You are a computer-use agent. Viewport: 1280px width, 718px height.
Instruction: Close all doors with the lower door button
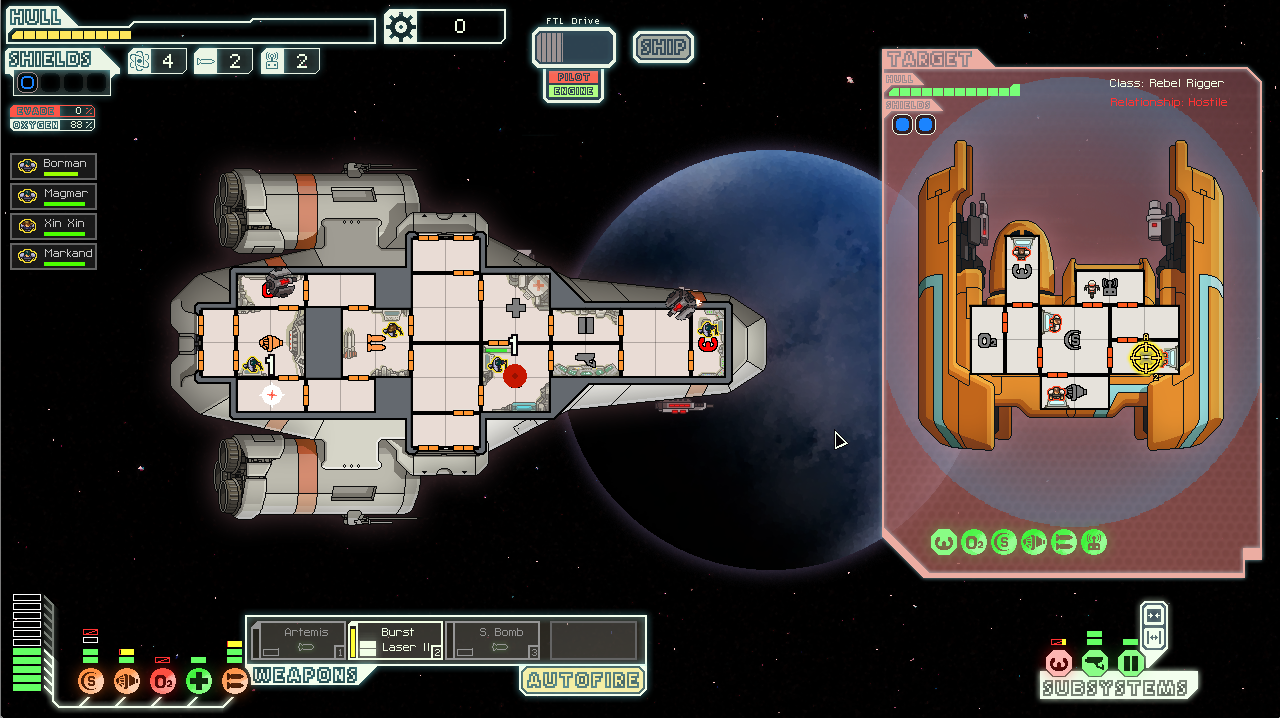click(1154, 638)
